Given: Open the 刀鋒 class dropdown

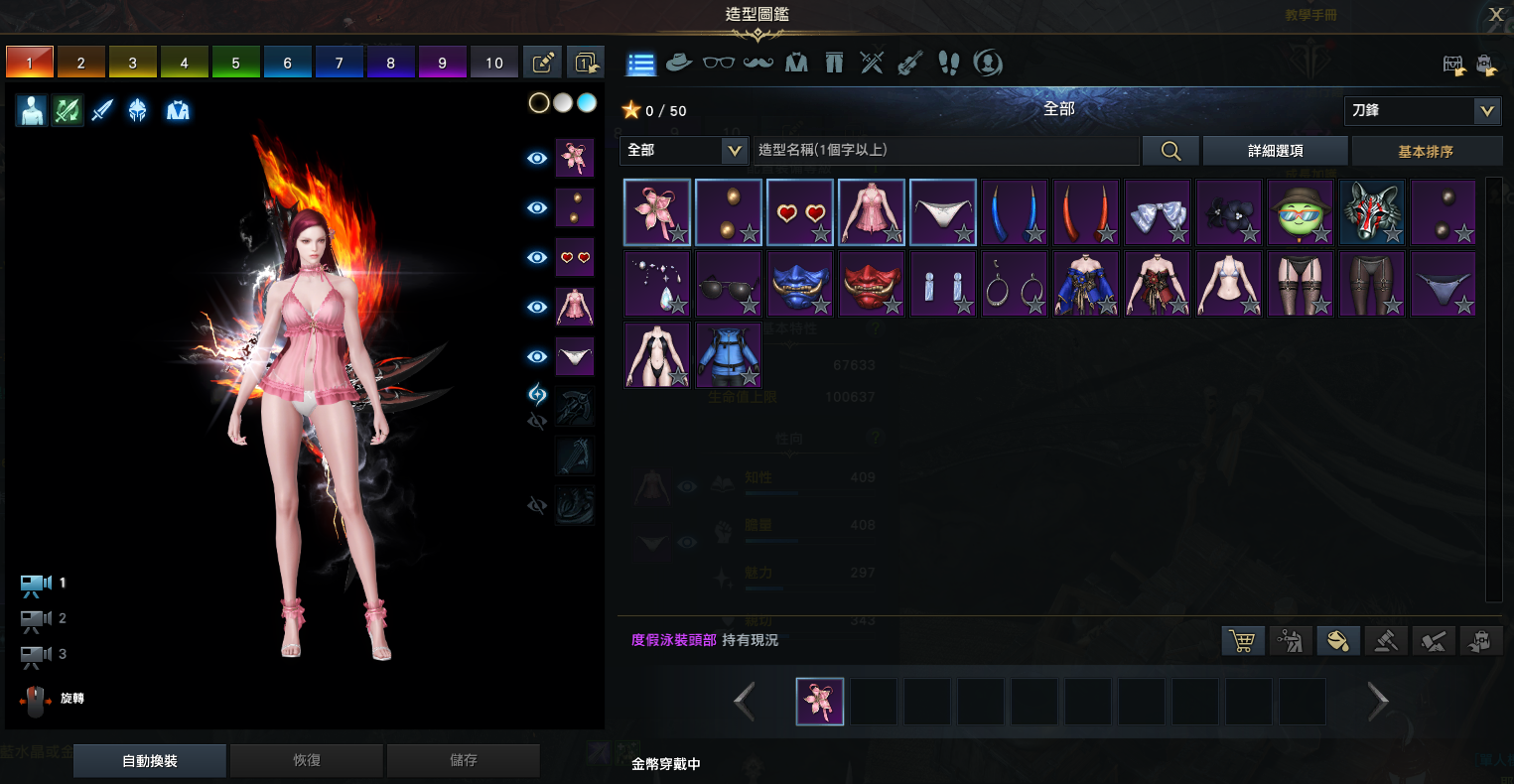Looking at the screenshot, I should 1422,110.
